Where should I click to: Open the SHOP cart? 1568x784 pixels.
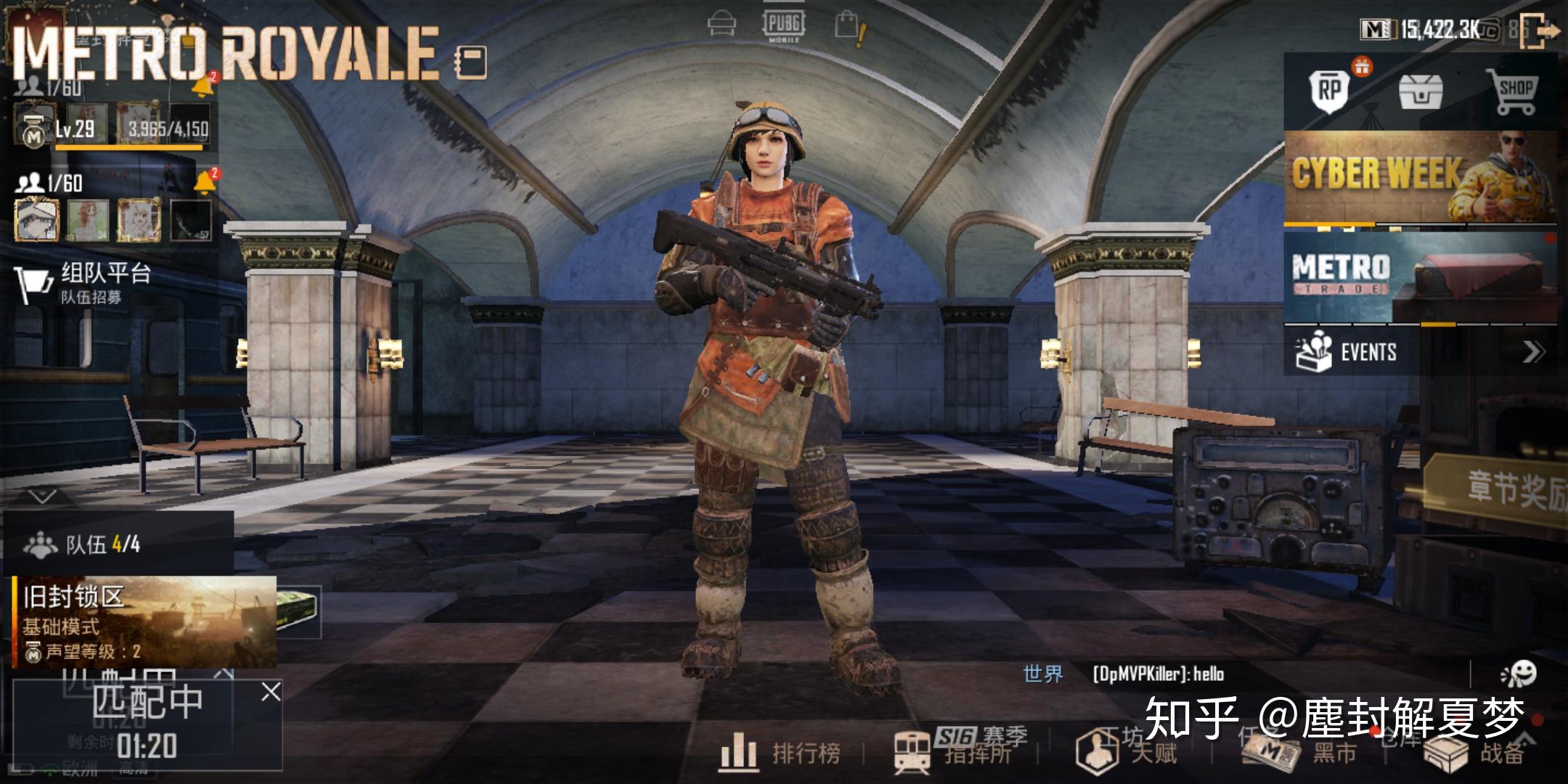point(1519,91)
